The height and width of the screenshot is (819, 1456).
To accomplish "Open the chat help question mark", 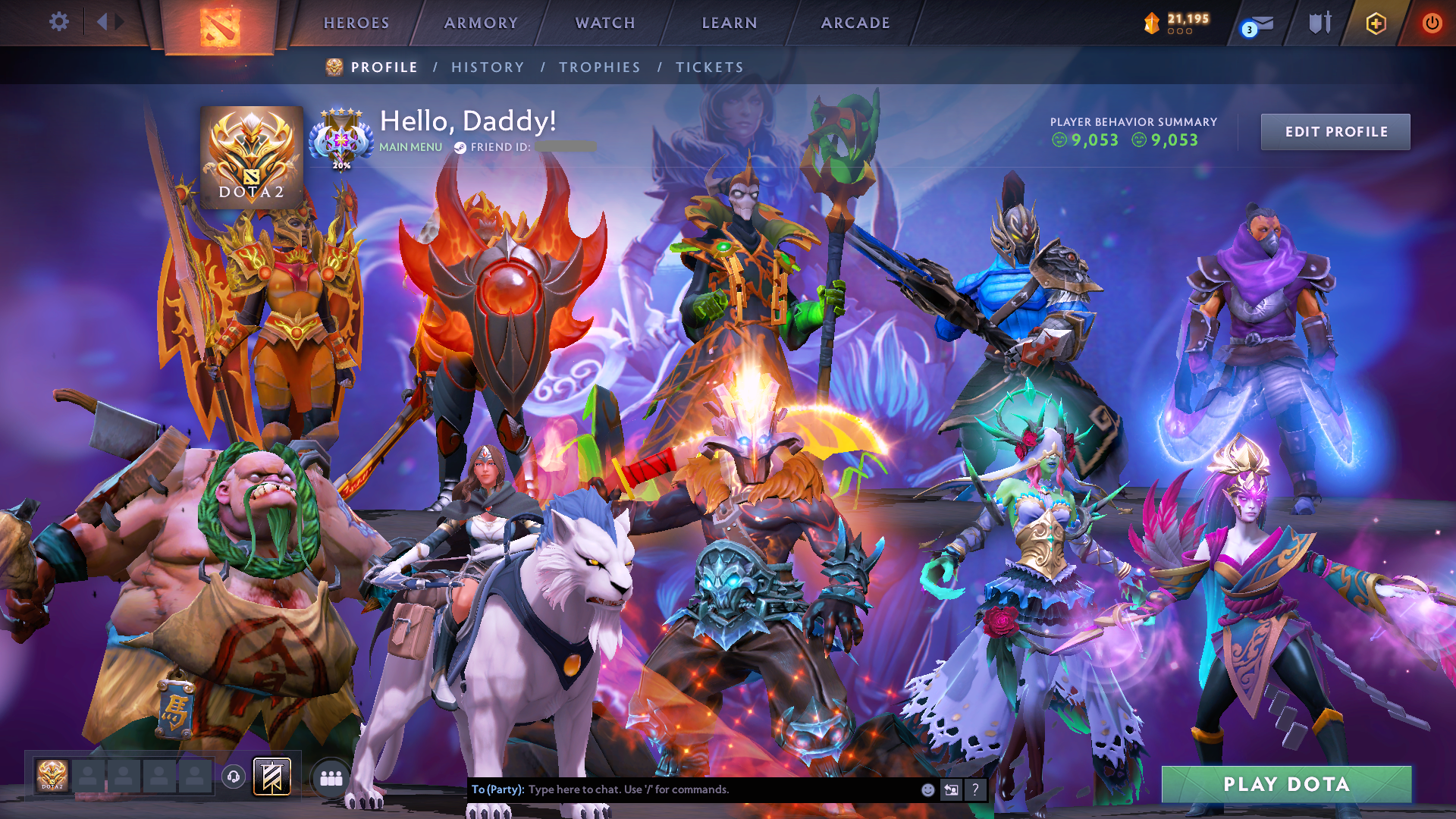I will click(x=975, y=789).
